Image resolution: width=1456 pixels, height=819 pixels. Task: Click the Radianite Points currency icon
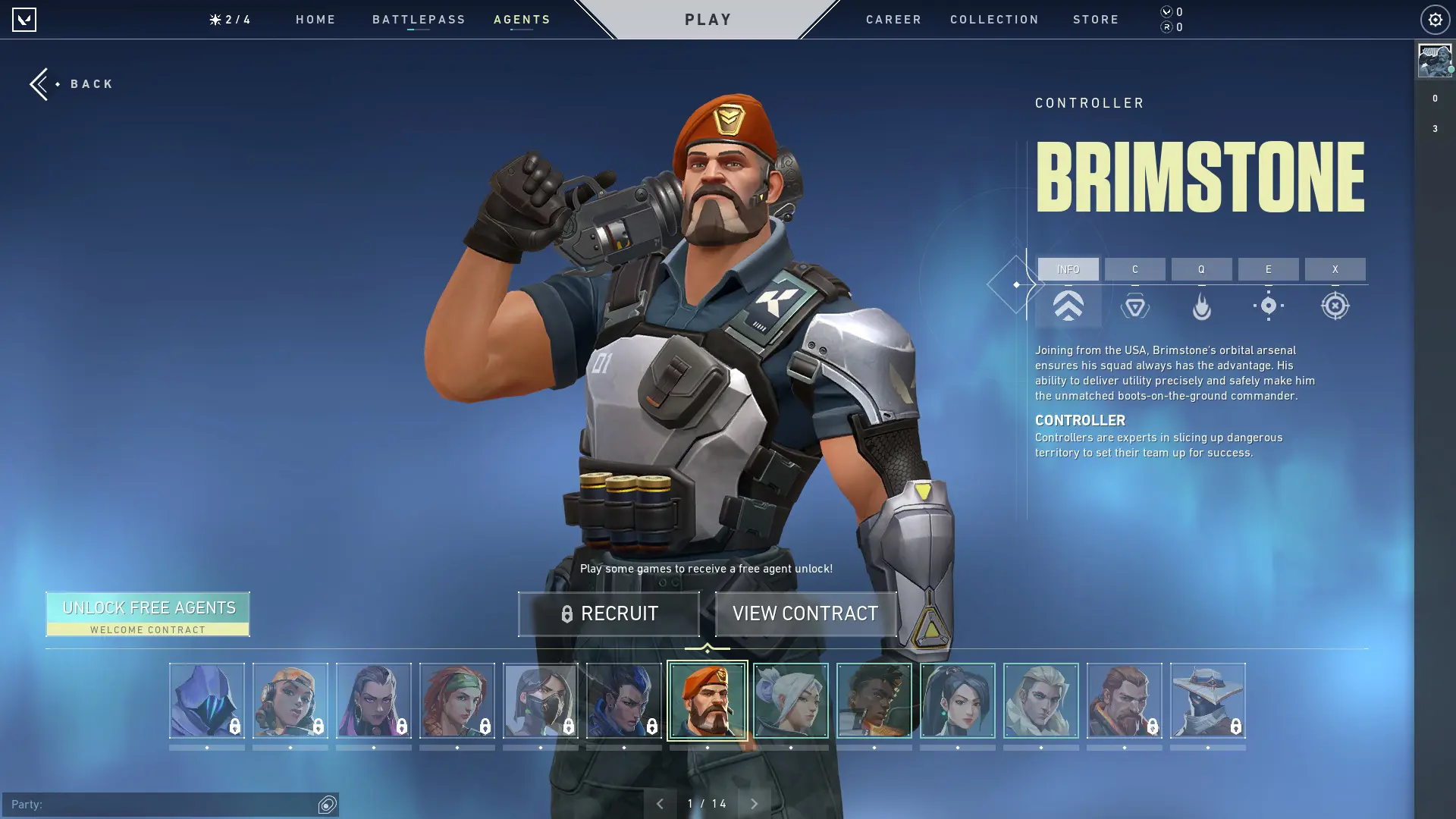click(1166, 27)
